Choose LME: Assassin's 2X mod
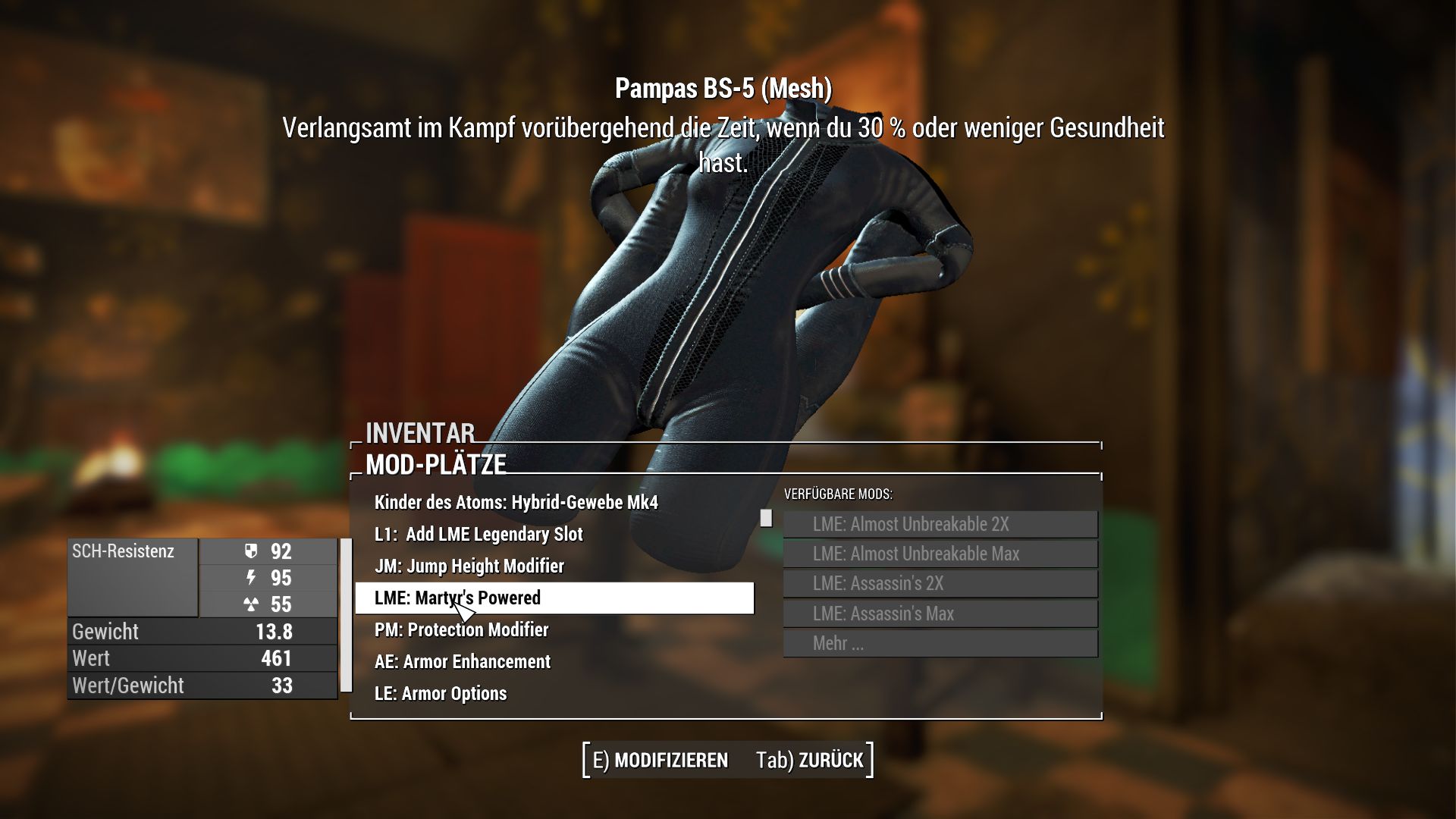 940,583
